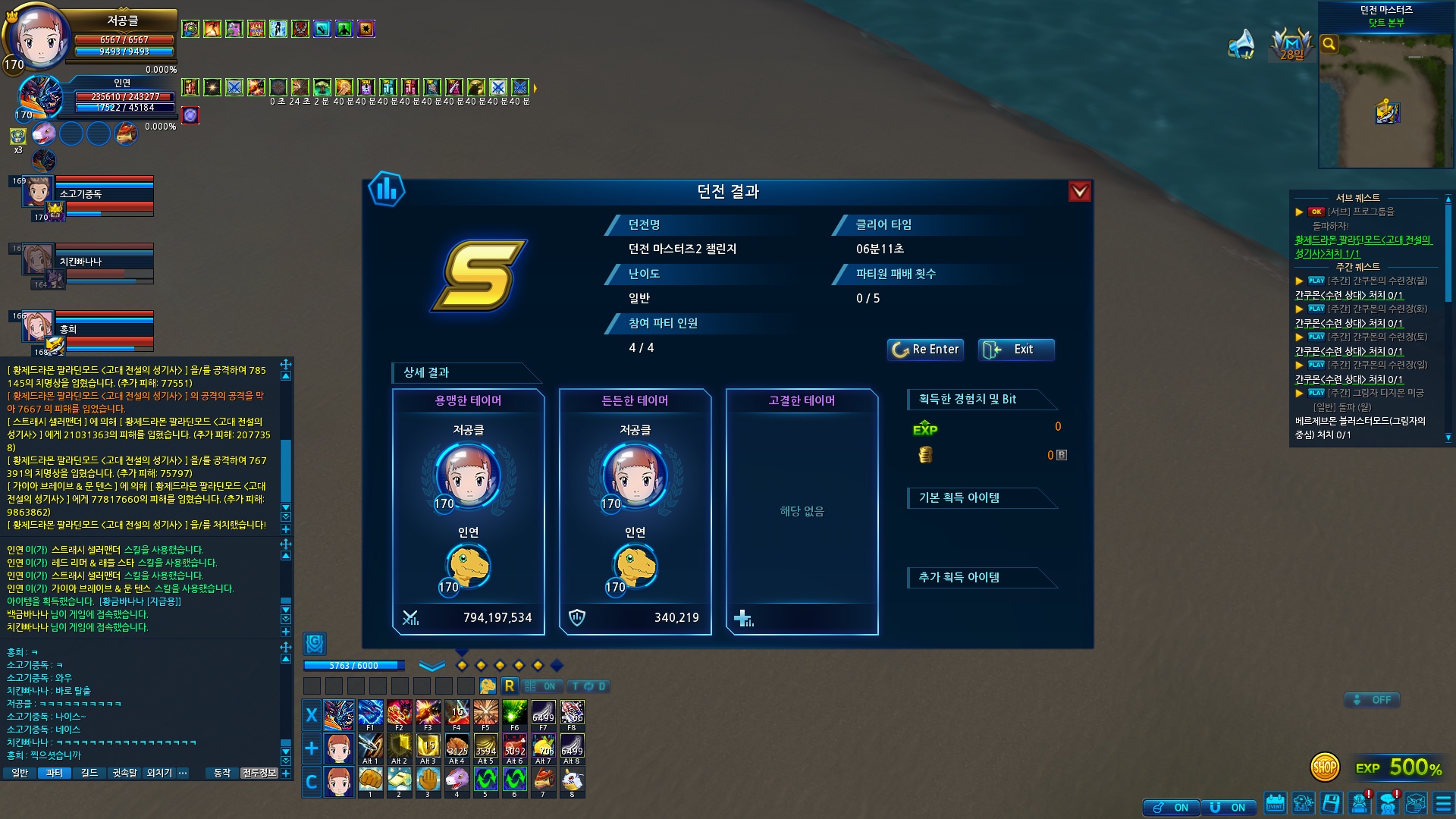Toggle the OFF switch near bottom right
Screen dimensions: 1456x819
point(1372,700)
